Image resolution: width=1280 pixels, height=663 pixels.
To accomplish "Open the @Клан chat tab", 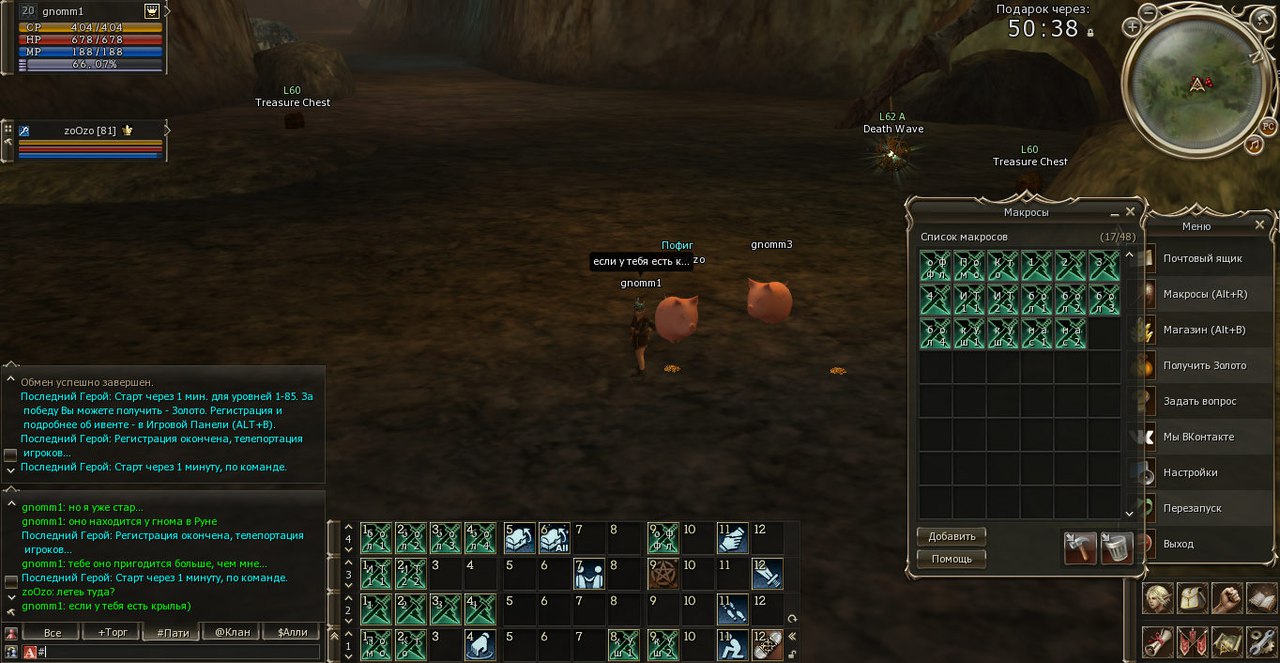I will coord(231,632).
